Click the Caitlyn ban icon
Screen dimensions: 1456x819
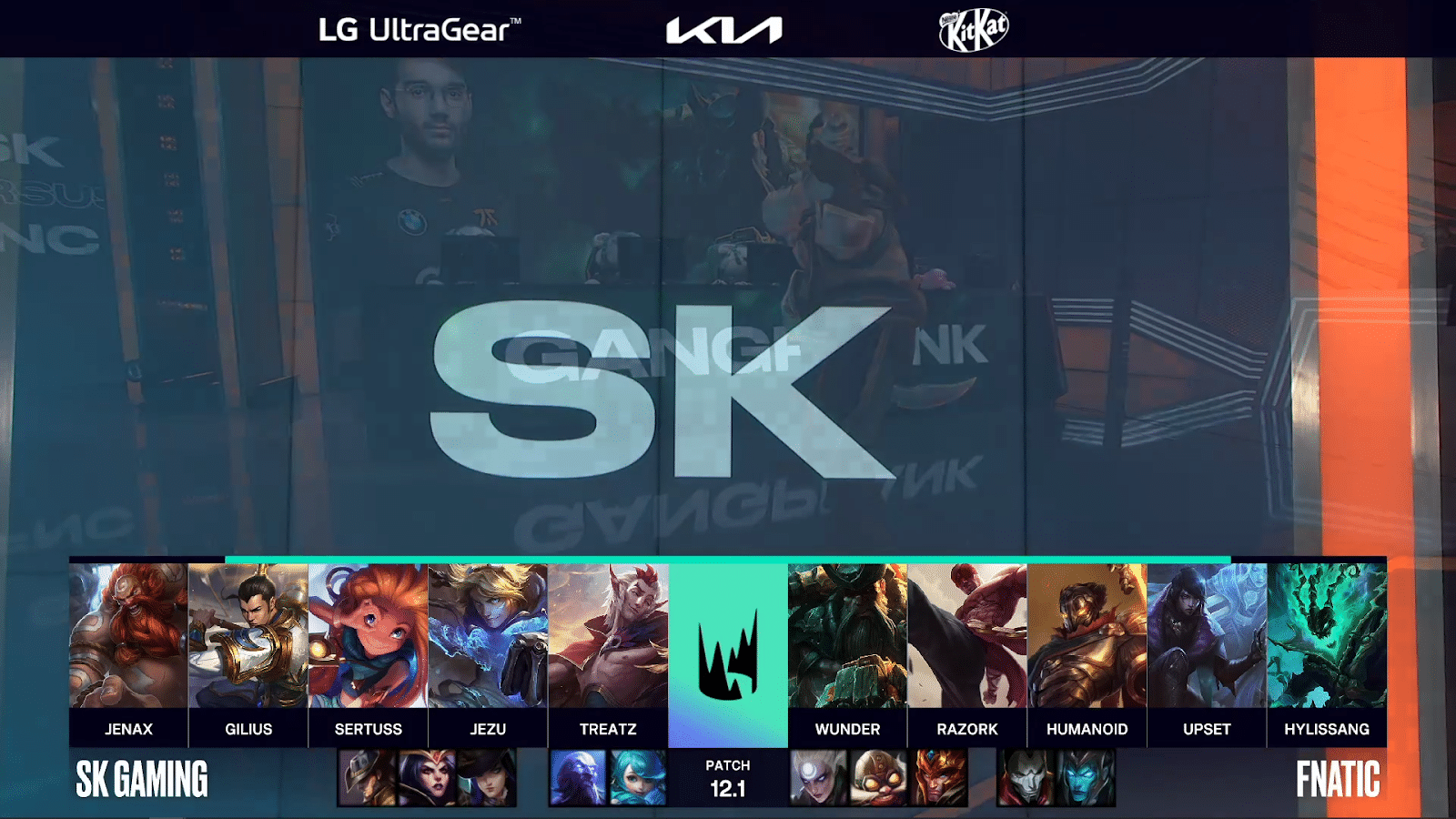487,778
